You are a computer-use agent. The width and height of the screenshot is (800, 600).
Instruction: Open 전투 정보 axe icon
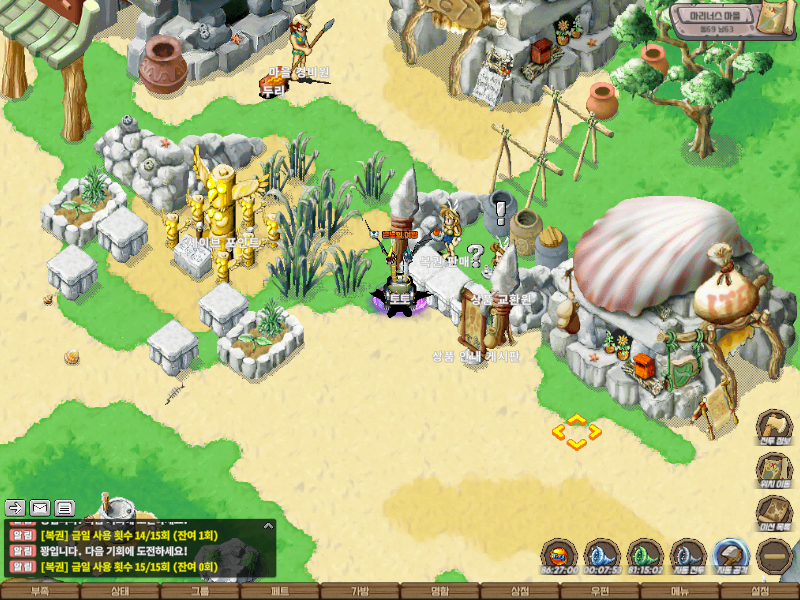coord(773,427)
